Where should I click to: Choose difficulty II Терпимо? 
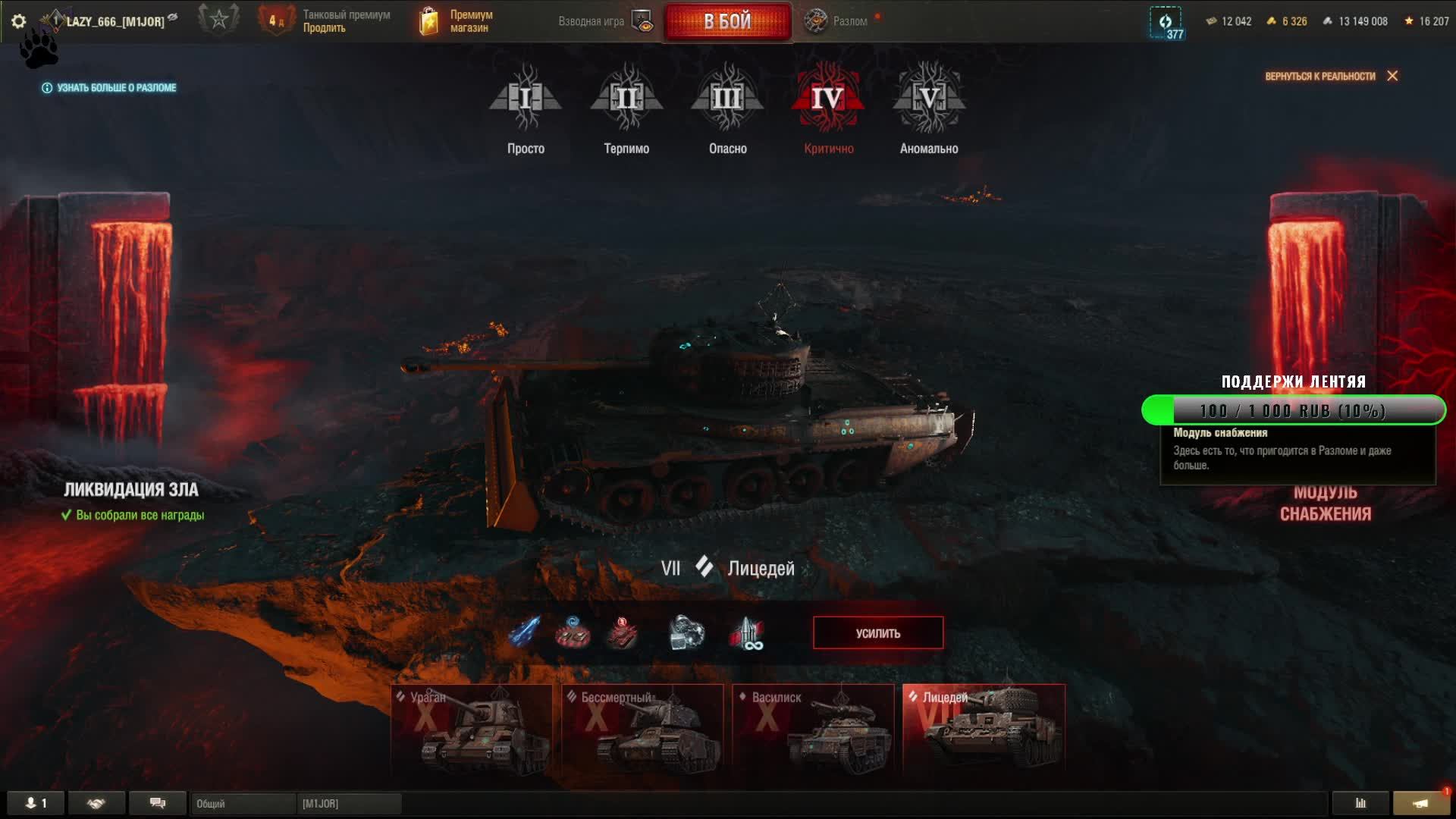(626, 108)
